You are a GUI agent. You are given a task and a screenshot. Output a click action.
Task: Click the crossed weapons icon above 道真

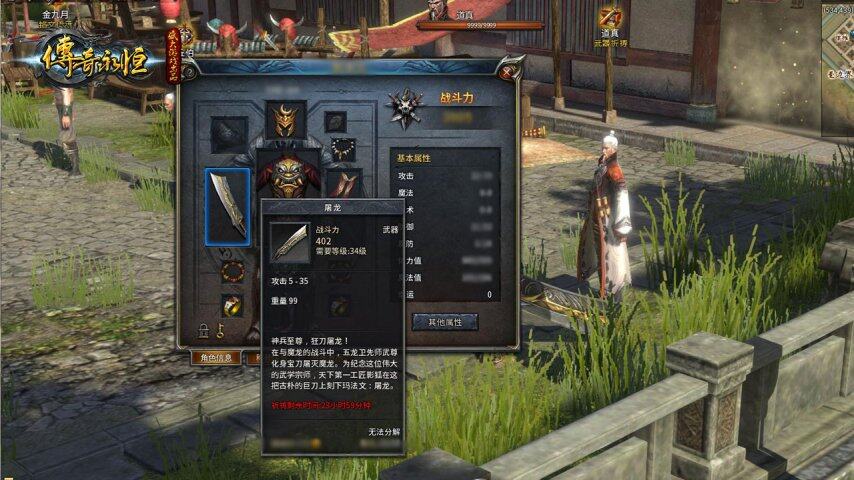point(610,17)
